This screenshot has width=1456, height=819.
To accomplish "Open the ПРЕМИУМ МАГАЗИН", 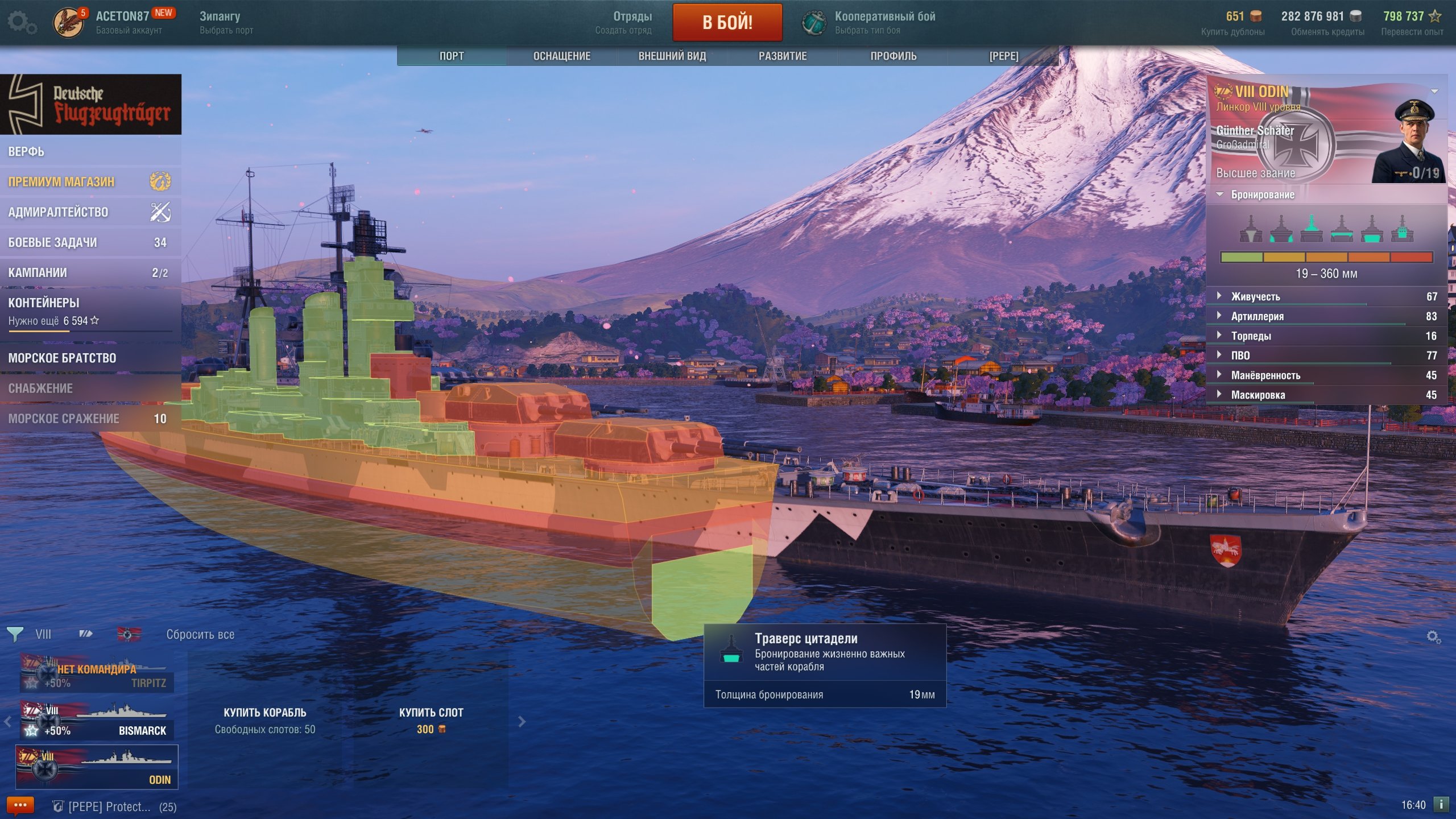I will 61,181.
